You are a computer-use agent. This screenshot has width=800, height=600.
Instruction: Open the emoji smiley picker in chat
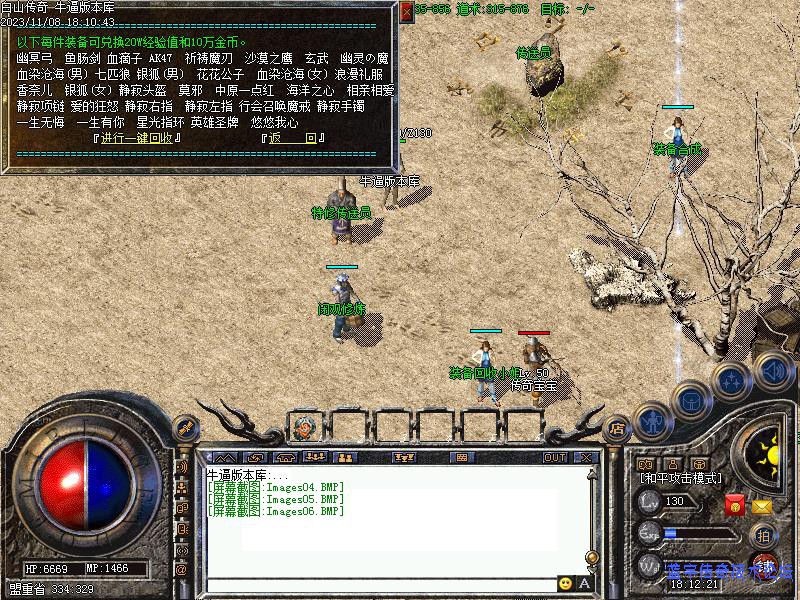tap(566, 583)
